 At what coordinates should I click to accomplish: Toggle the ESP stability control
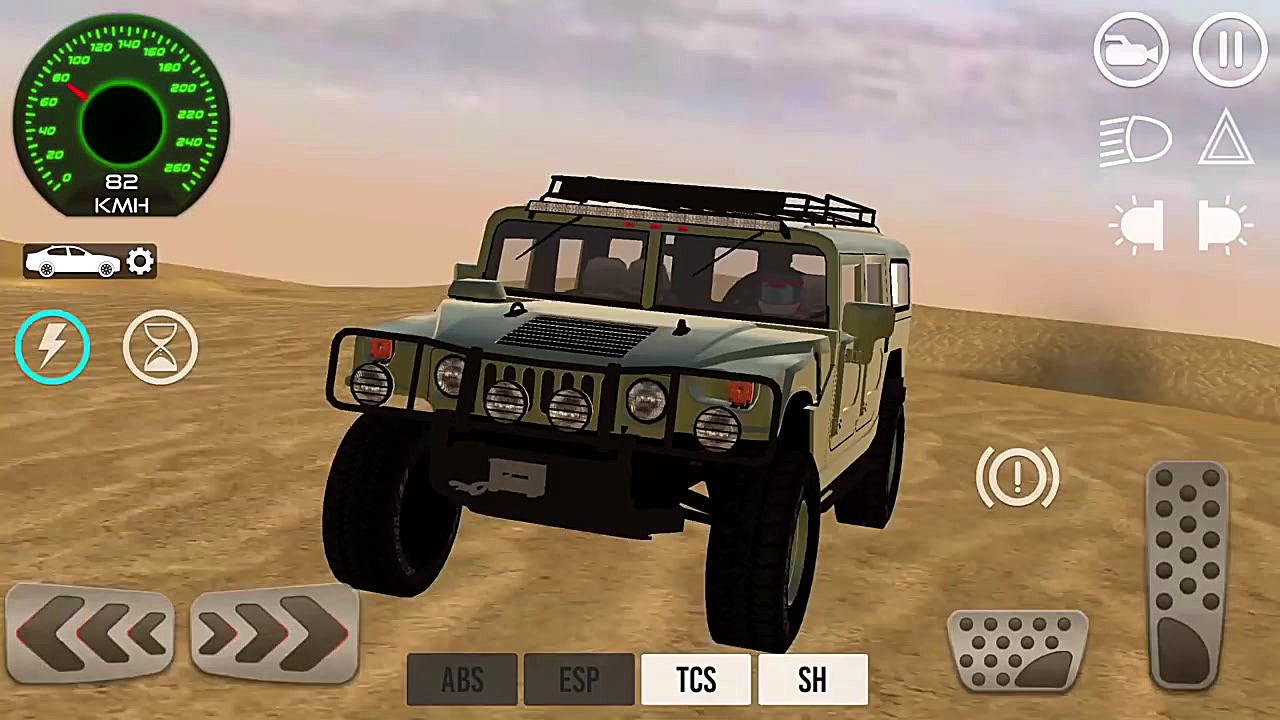point(579,680)
